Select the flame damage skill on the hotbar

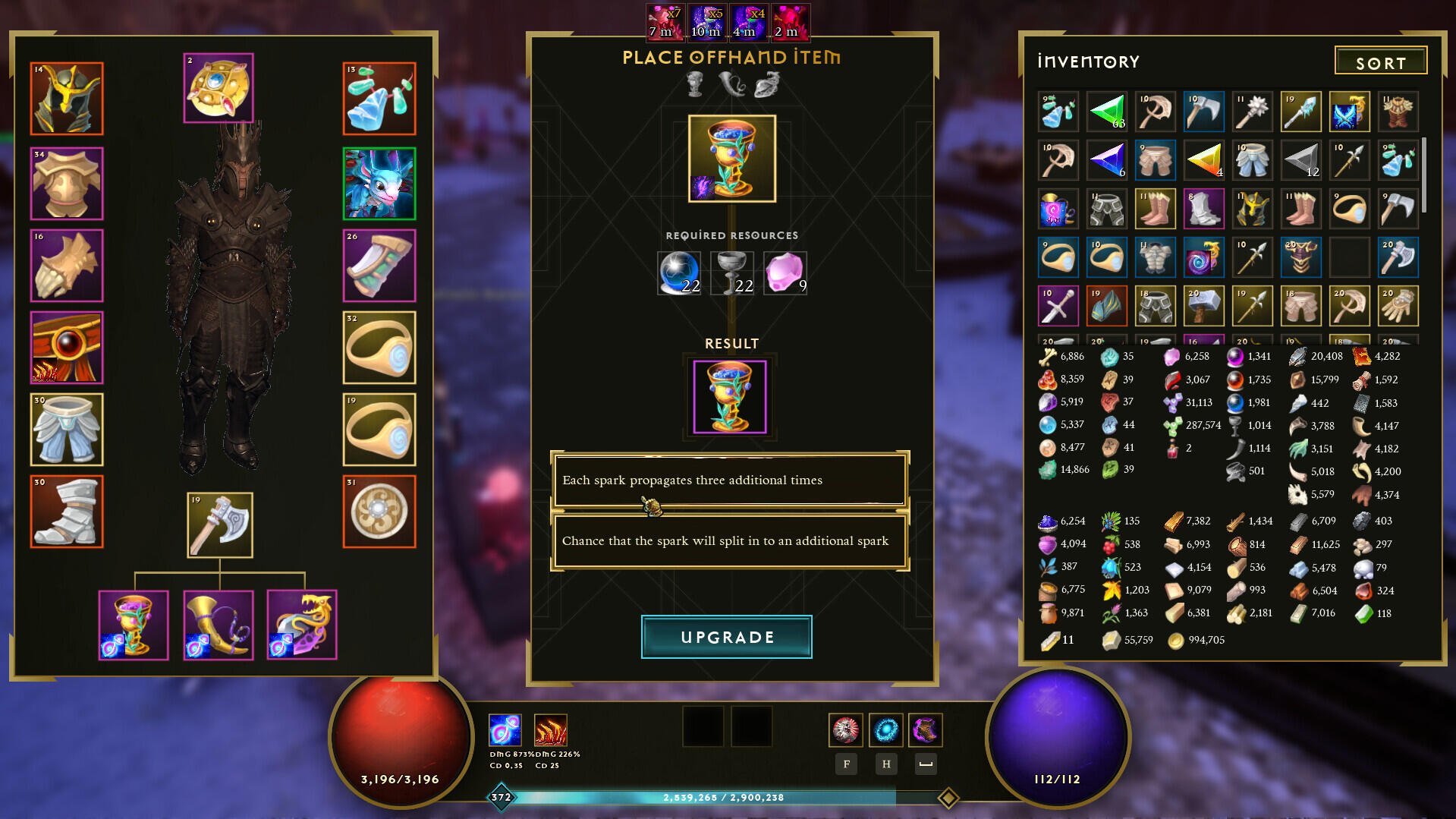(x=550, y=731)
